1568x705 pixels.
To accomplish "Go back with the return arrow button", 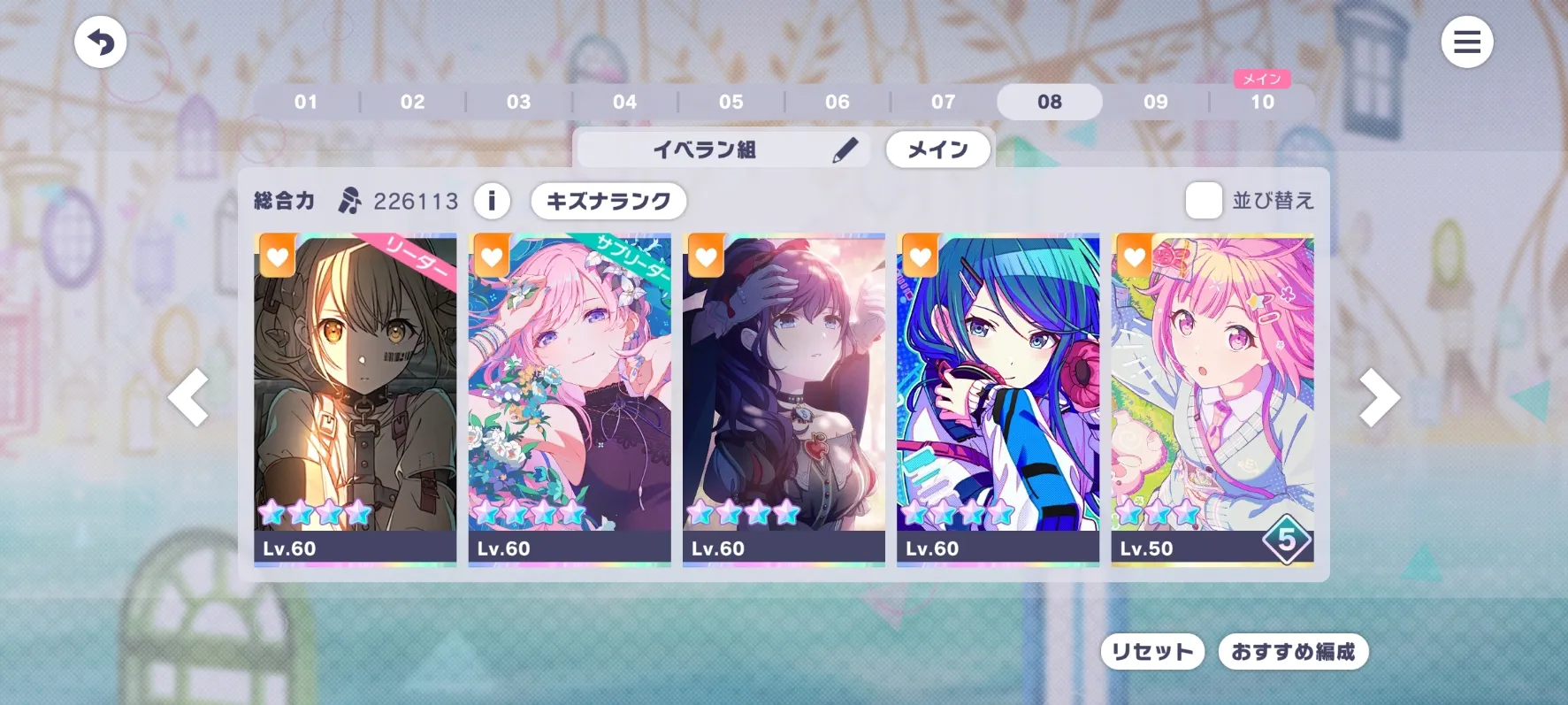I will coord(100,42).
